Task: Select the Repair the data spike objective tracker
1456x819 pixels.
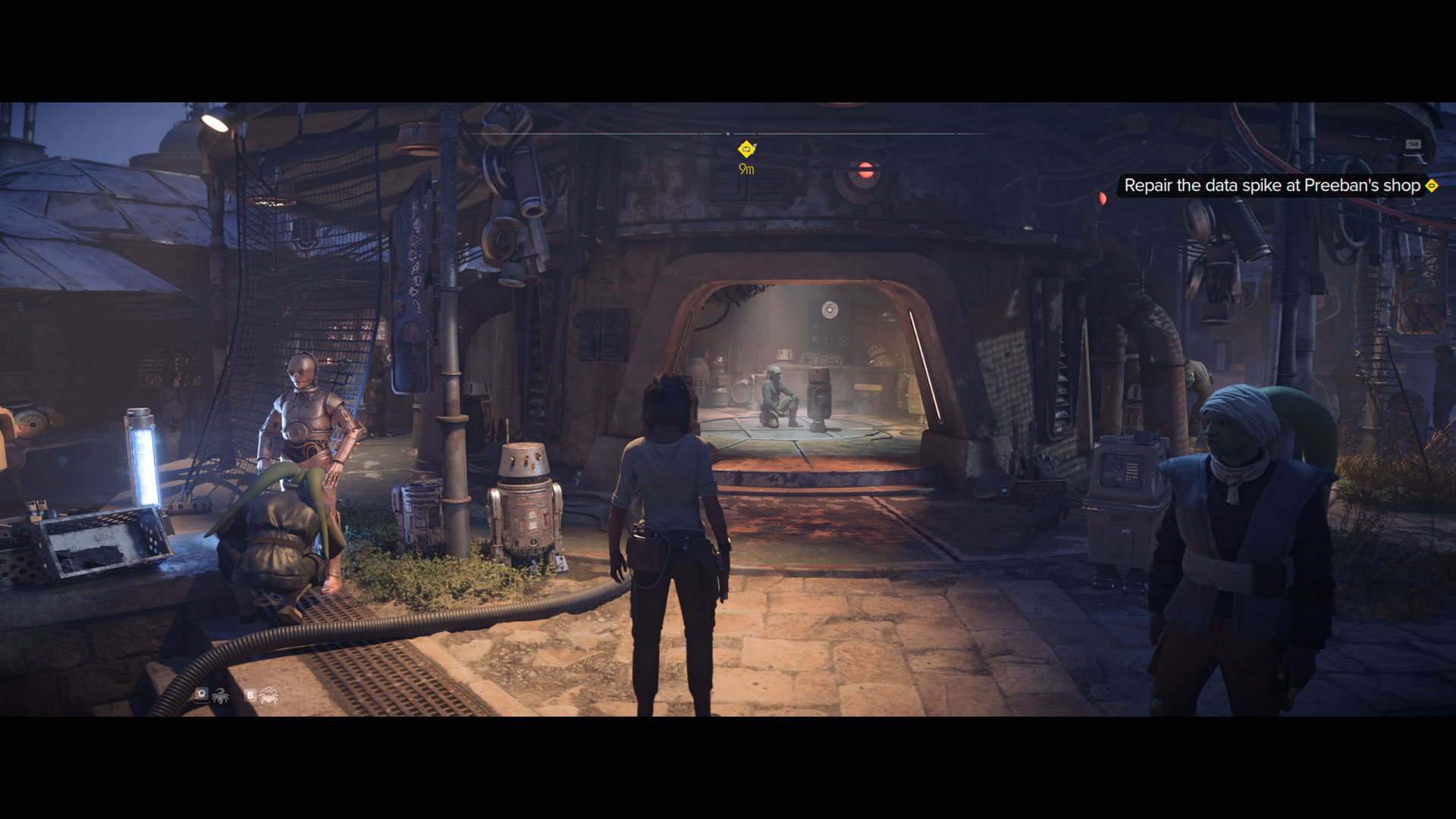Action: tap(1272, 186)
